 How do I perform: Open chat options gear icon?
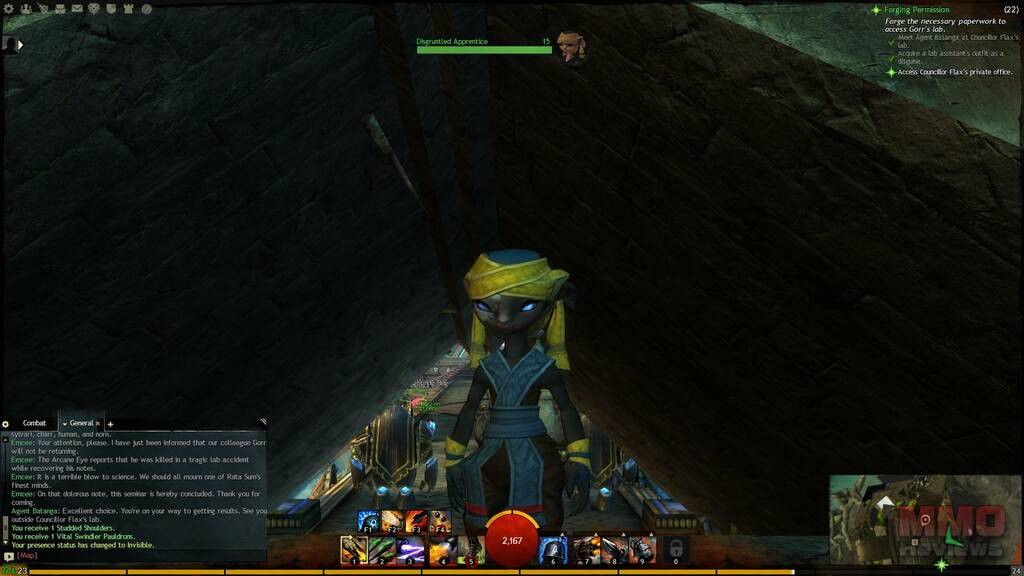(x=6, y=424)
